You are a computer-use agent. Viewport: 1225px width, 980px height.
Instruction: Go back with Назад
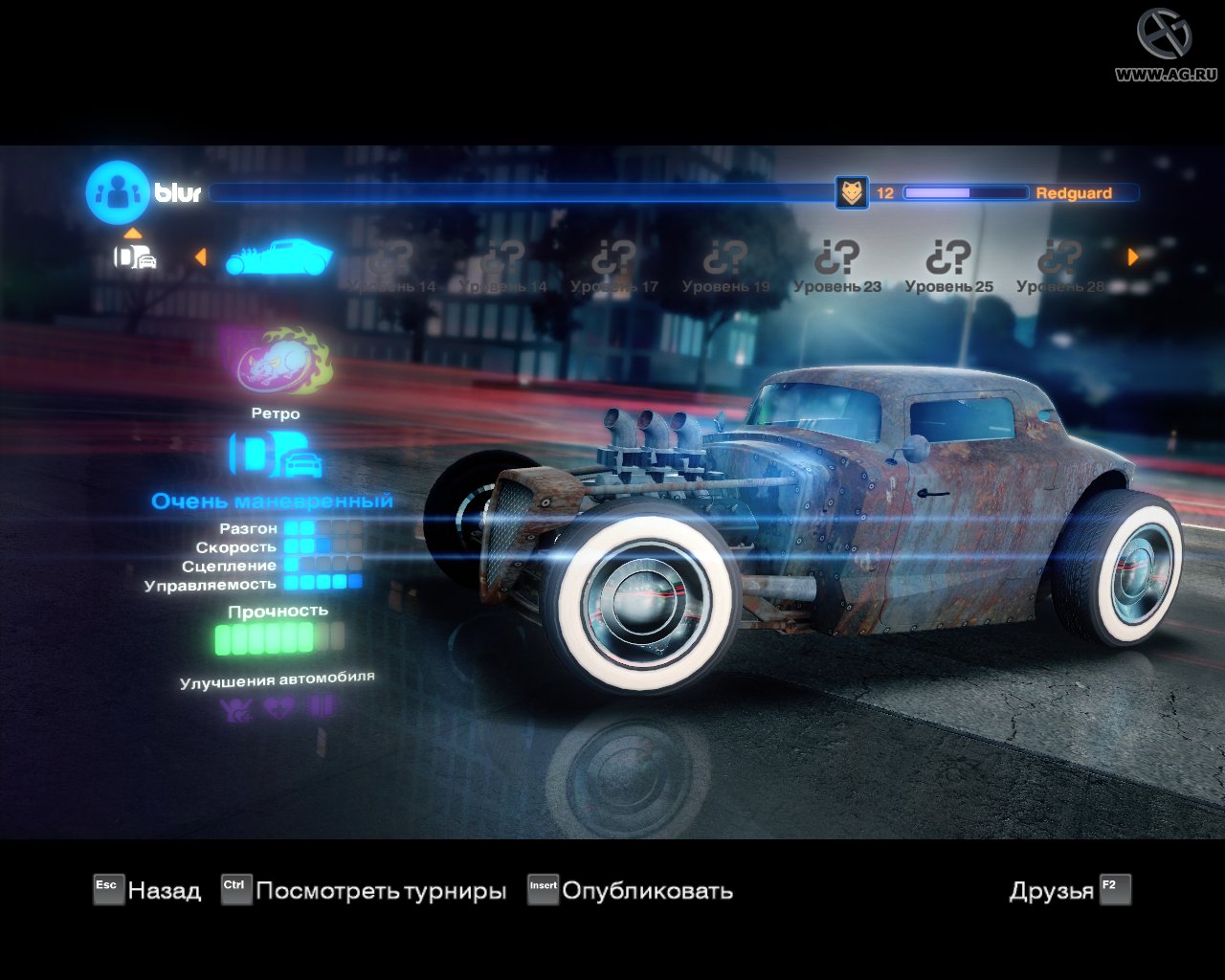(148, 890)
